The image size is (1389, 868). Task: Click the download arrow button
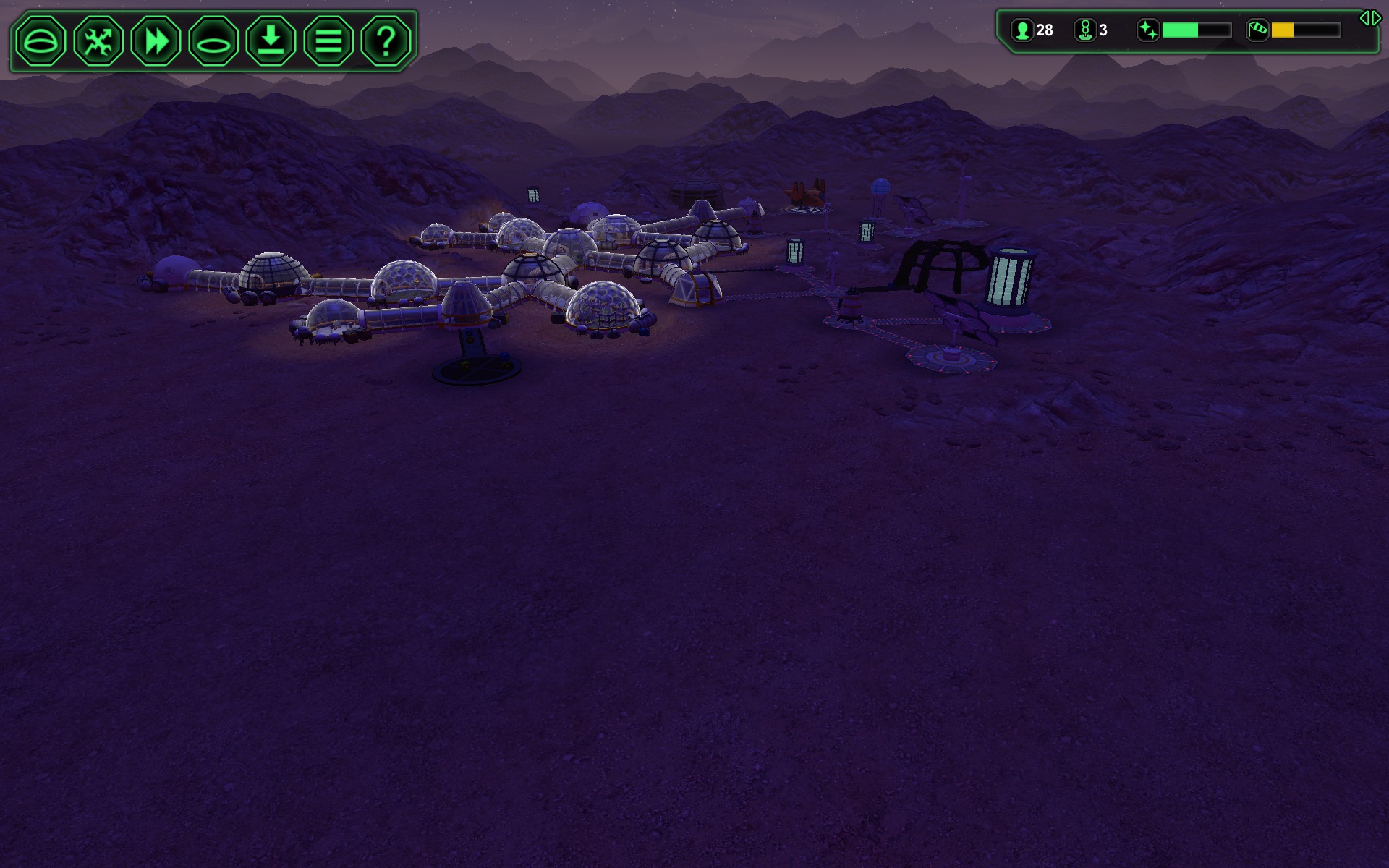pos(271,41)
